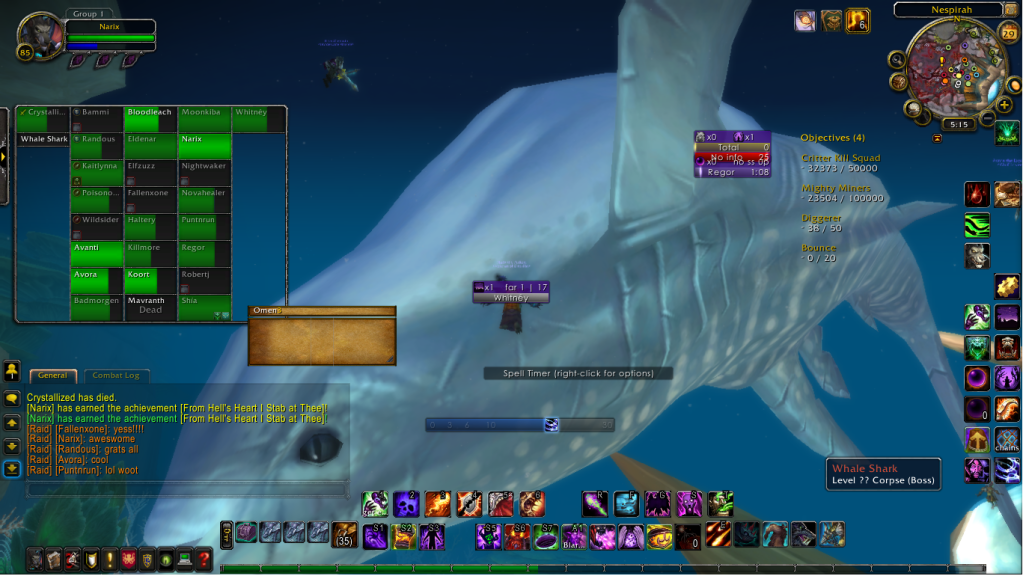Use the action slot with 35 stacks
The height and width of the screenshot is (576, 1023).
click(344, 534)
